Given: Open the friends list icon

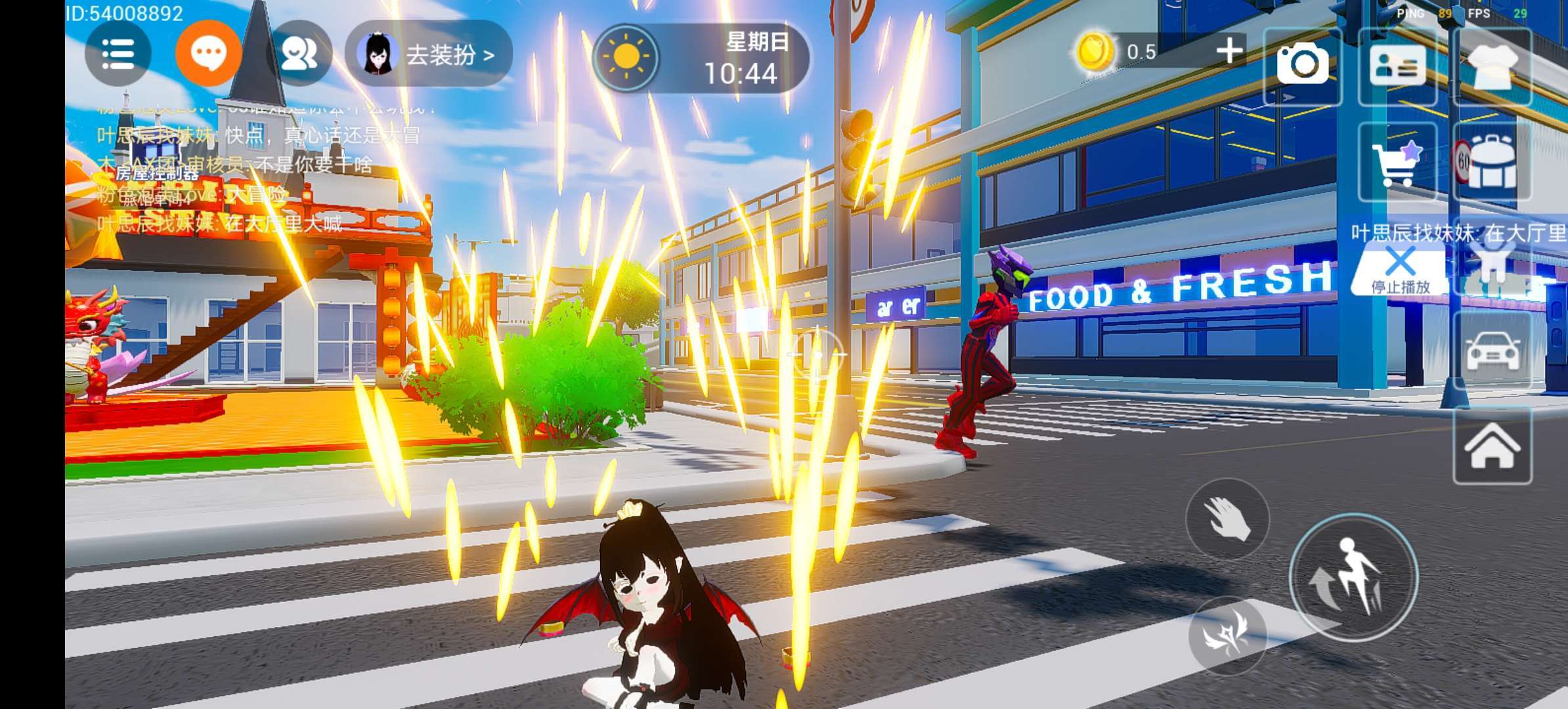Looking at the screenshot, I should pos(299,54).
